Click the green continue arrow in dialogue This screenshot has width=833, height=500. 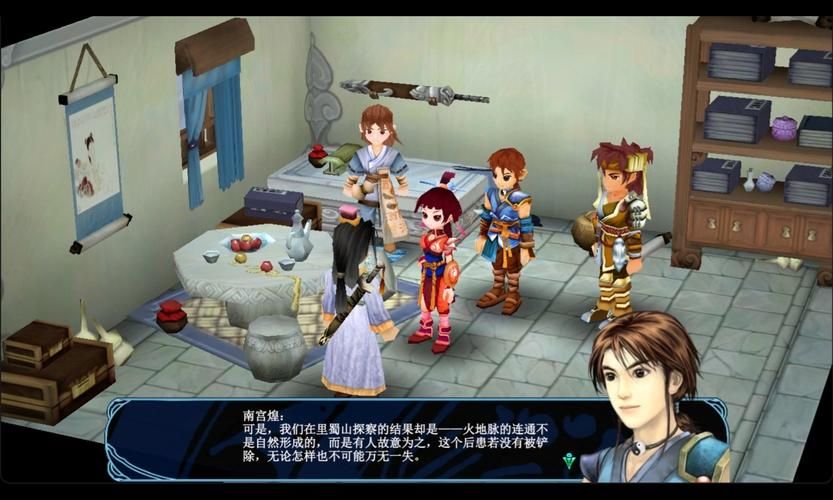coord(569,460)
